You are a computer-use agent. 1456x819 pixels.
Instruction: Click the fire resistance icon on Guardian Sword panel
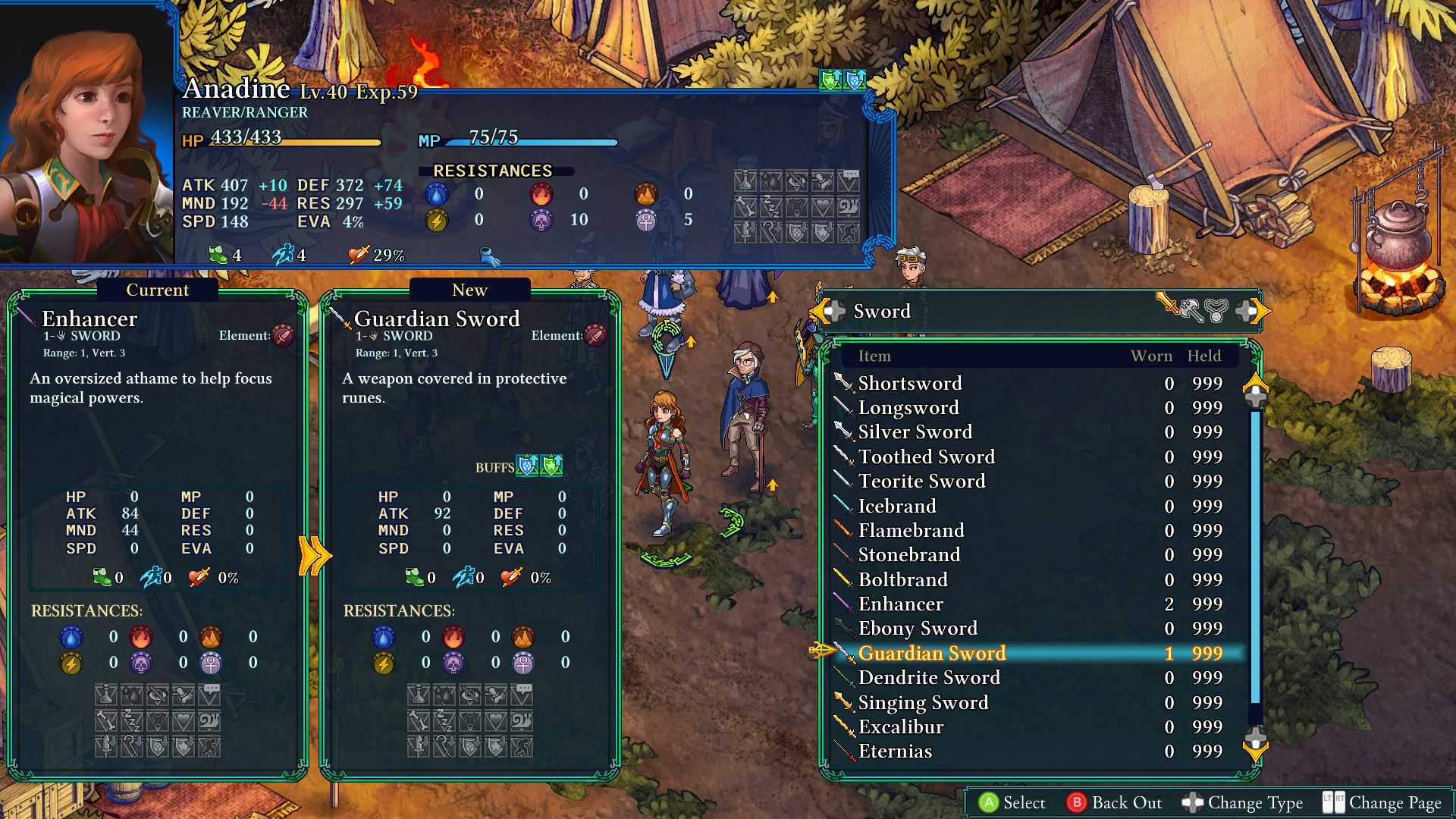[453, 638]
